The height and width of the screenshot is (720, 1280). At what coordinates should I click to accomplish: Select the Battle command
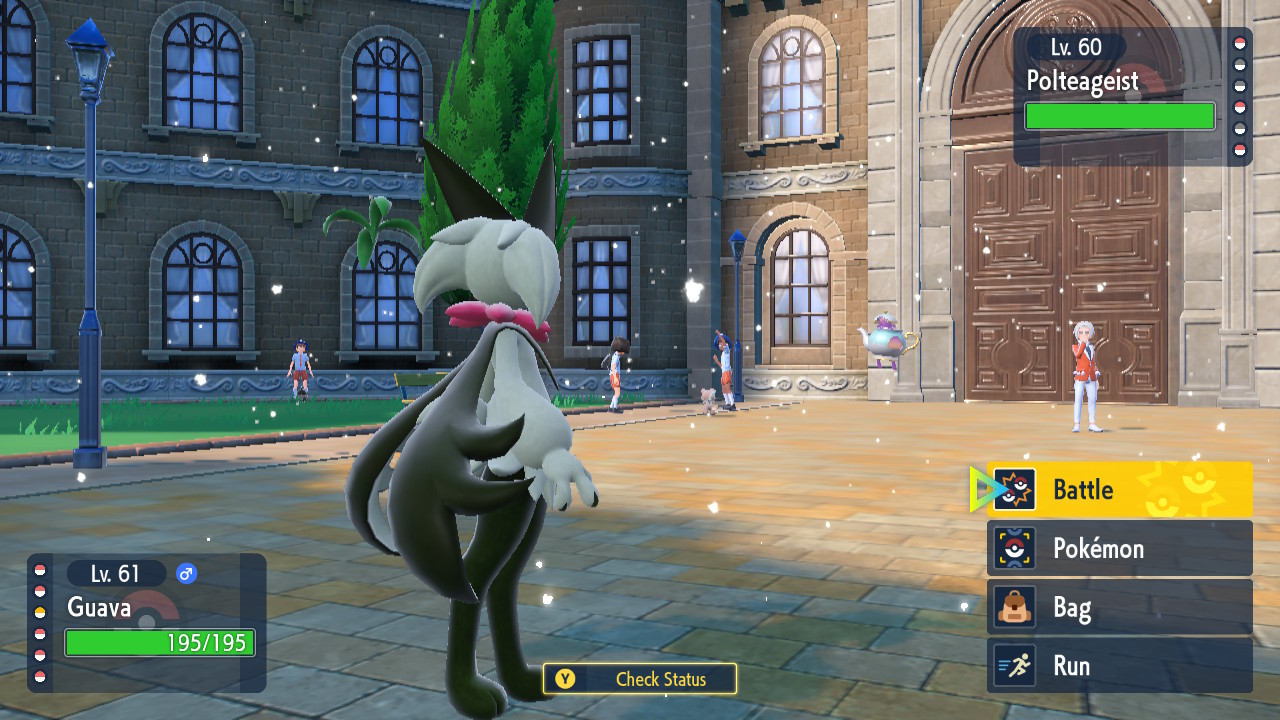click(x=1119, y=490)
